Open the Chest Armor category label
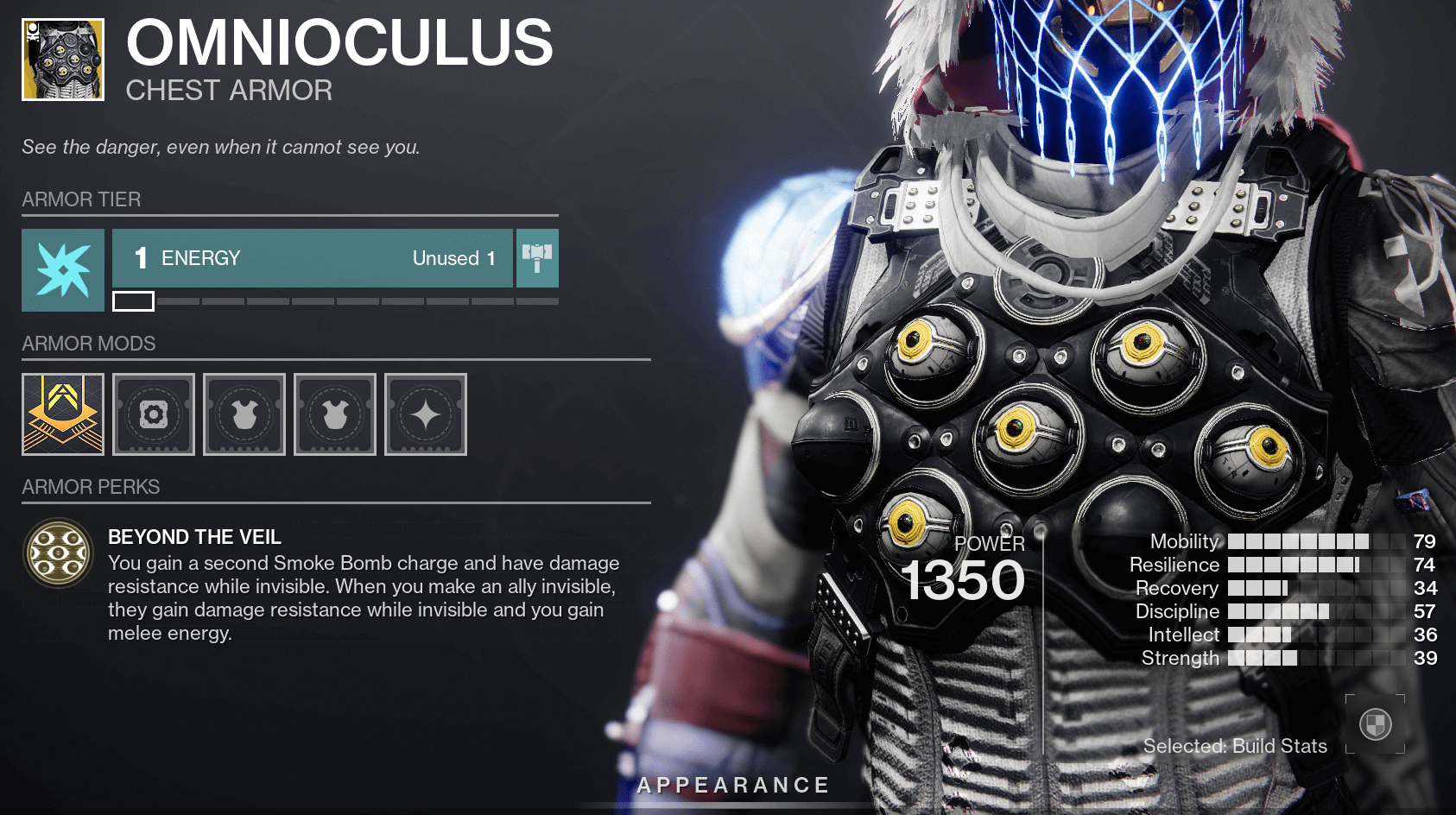Viewport: 1456px width, 815px height. (229, 90)
